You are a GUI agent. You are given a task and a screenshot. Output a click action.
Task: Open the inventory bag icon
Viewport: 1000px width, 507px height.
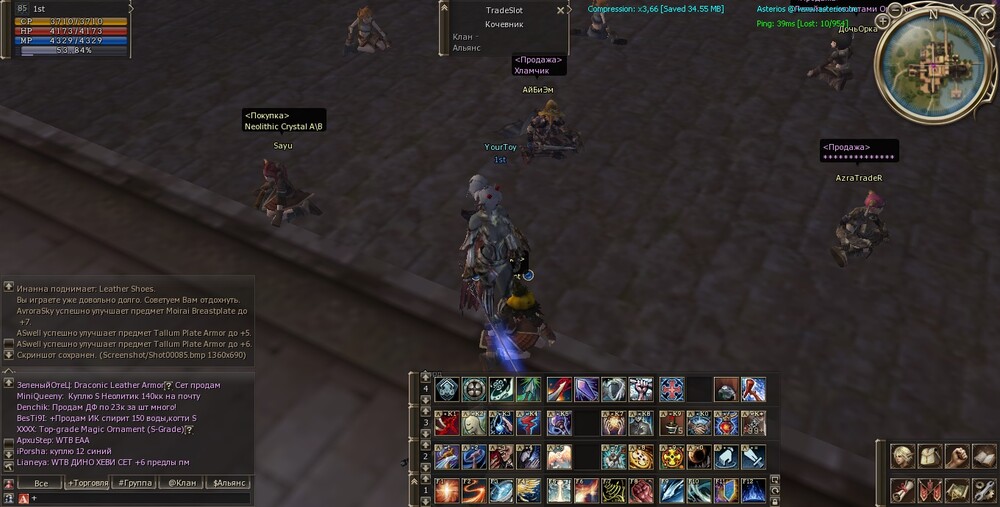point(930,457)
